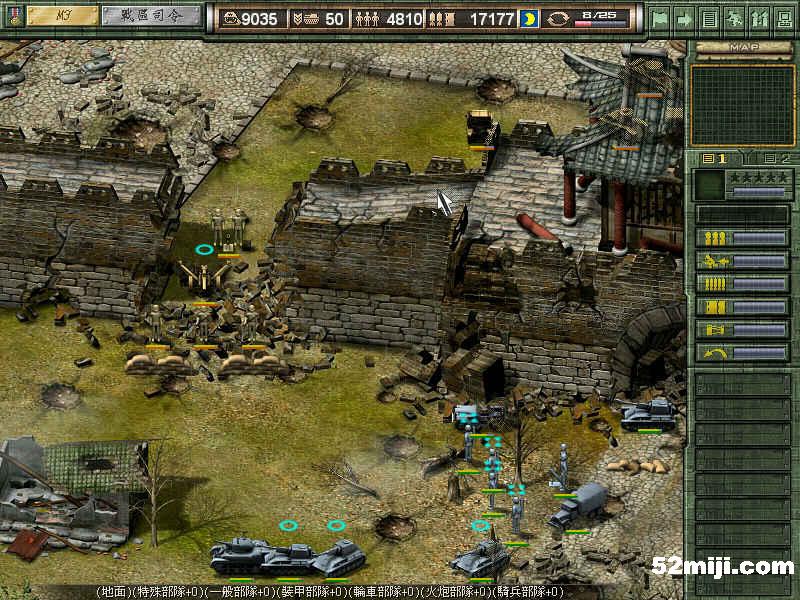
Task: Click the minimap grid display
Action: pos(742,105)
